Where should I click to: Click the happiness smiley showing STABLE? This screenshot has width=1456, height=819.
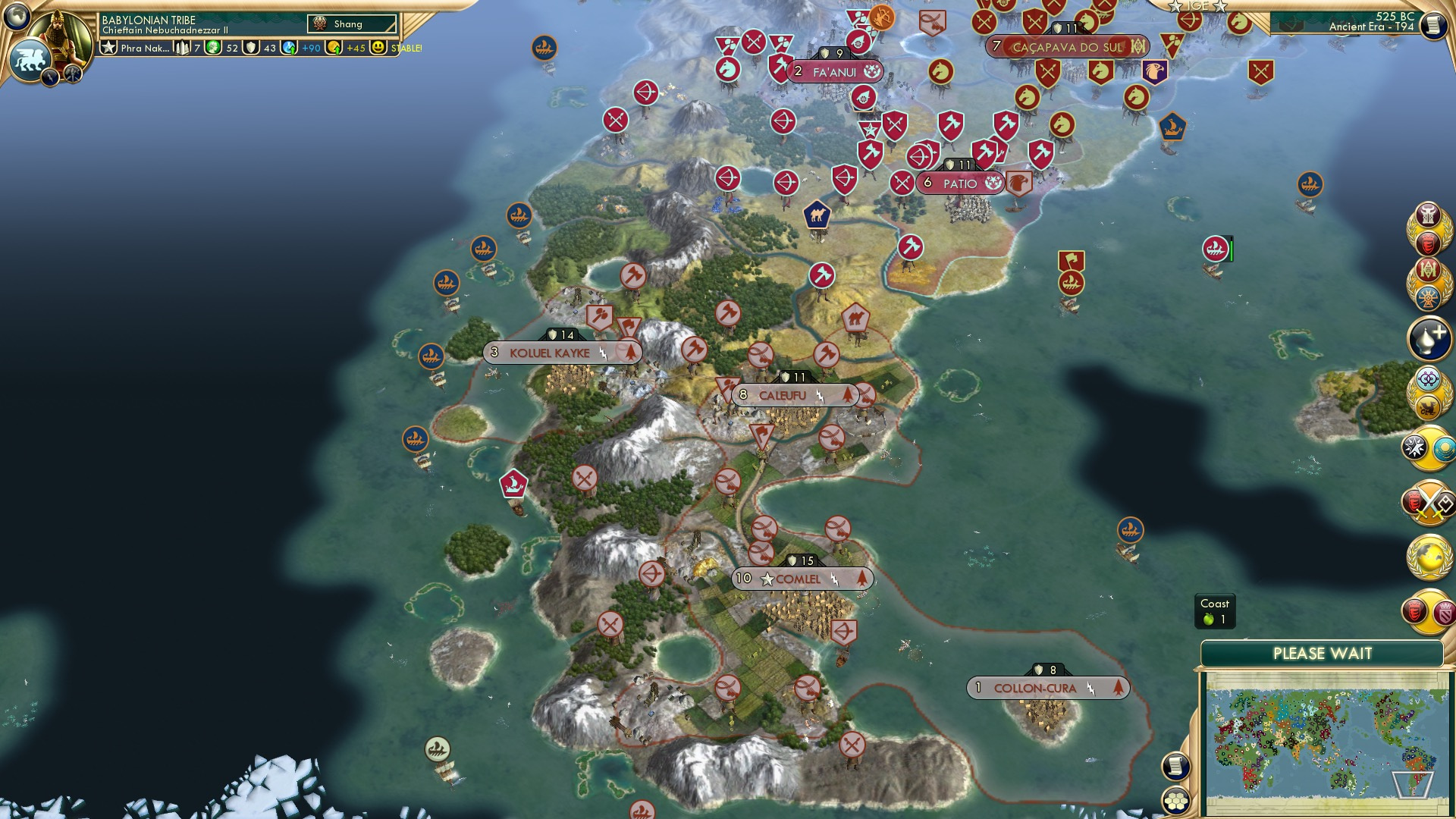point(377,47)
